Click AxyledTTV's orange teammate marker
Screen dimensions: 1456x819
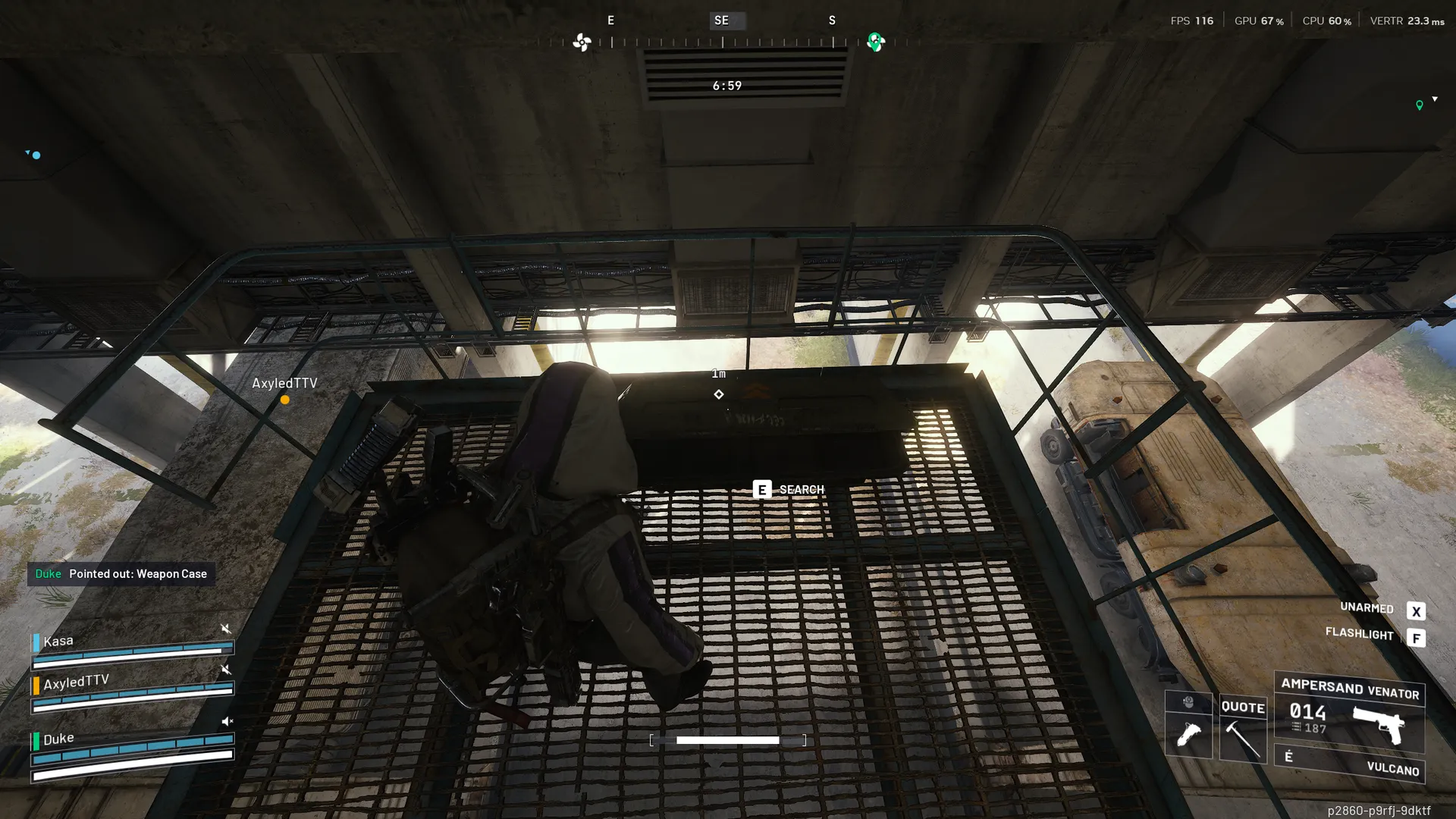pos(285,400)
